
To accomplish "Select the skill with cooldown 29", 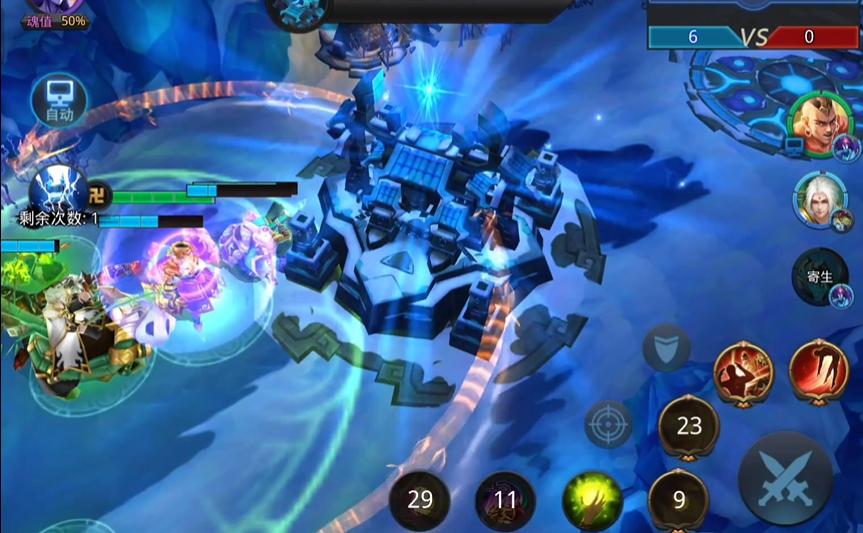I will coord(420,499).
